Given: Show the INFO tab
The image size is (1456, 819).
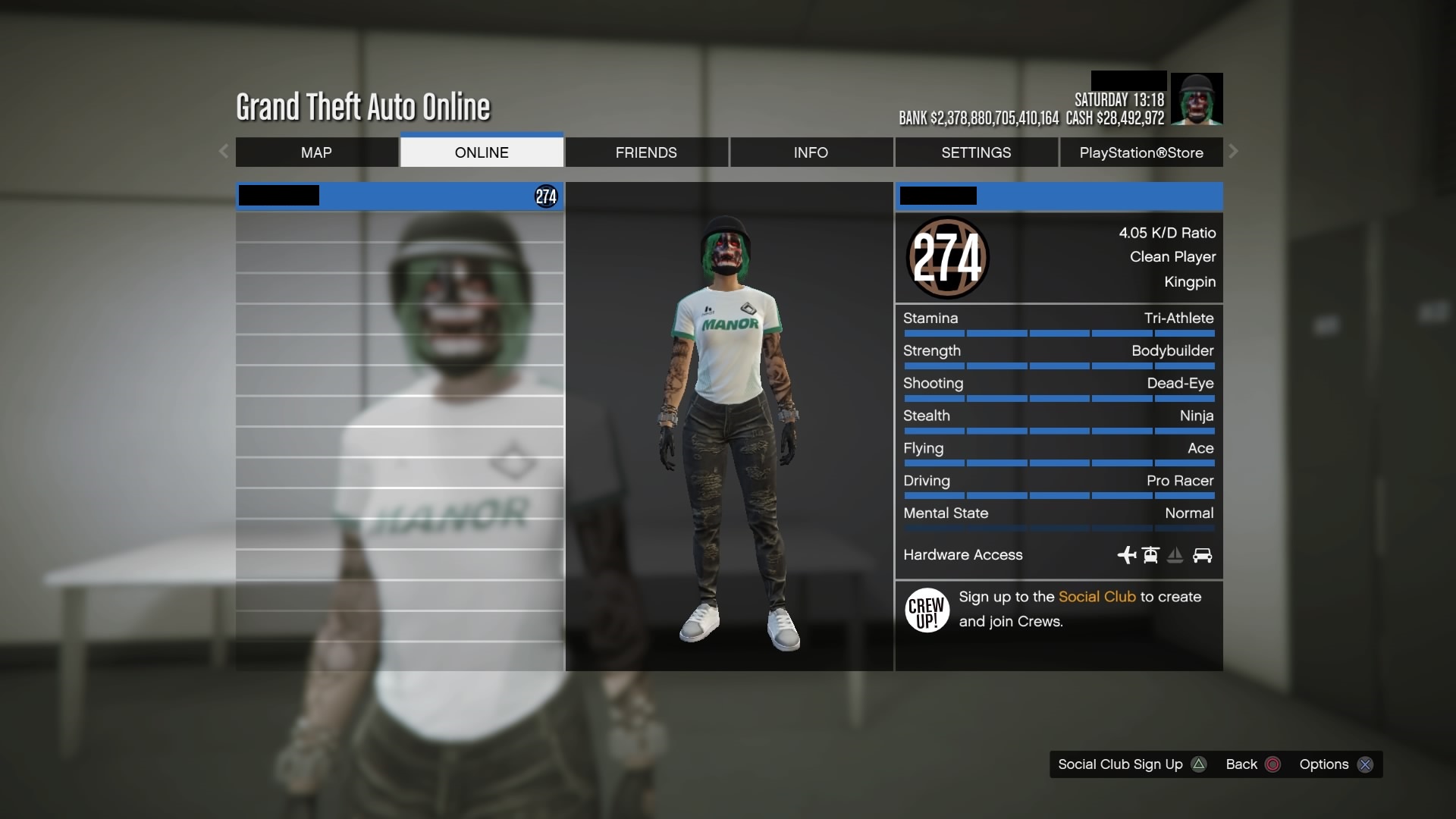Looking at the screenshot, I should click(811, 152).
